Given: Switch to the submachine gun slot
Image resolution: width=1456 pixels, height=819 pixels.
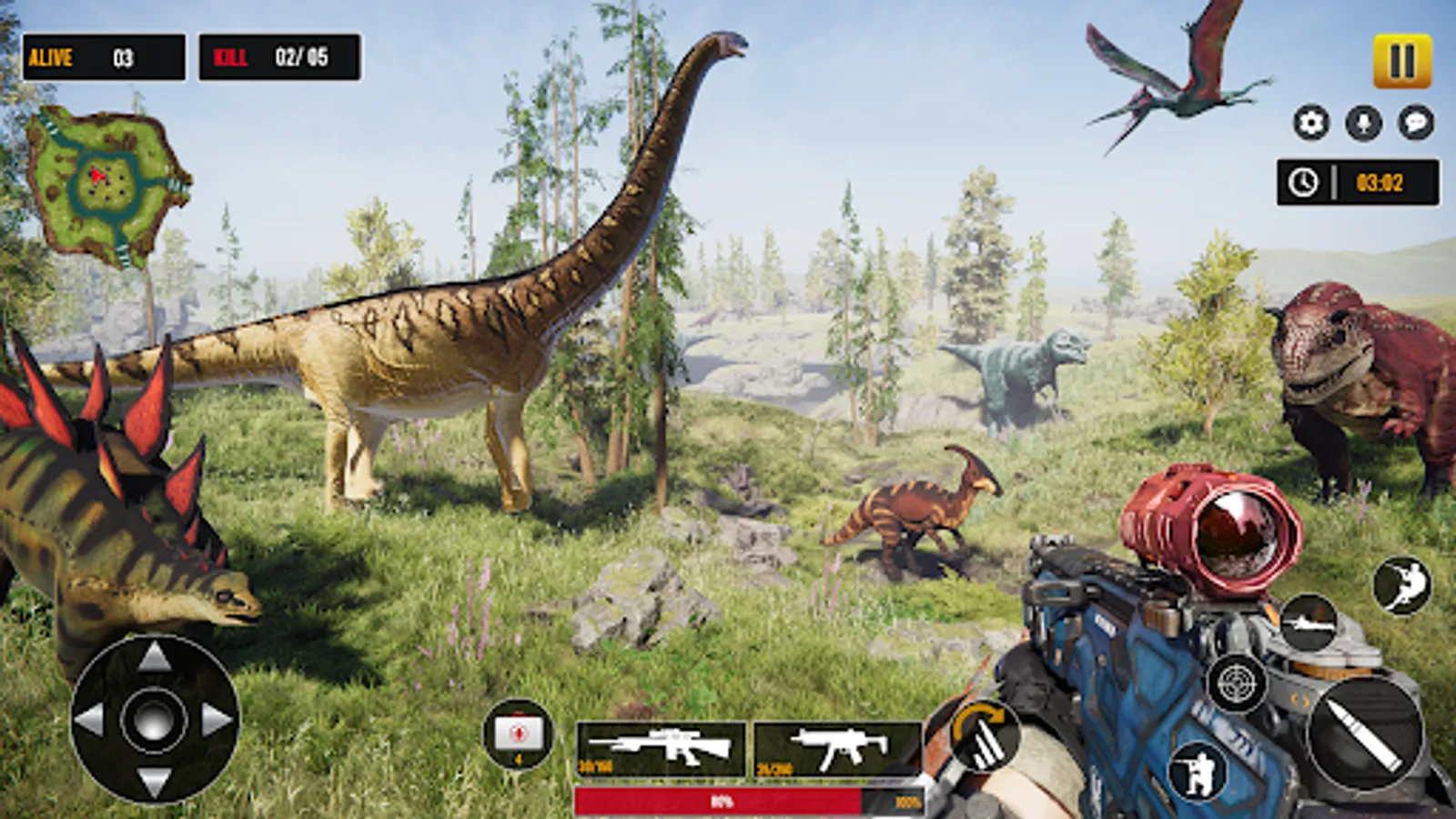Looking at the screenshot, I should point(837,749).
